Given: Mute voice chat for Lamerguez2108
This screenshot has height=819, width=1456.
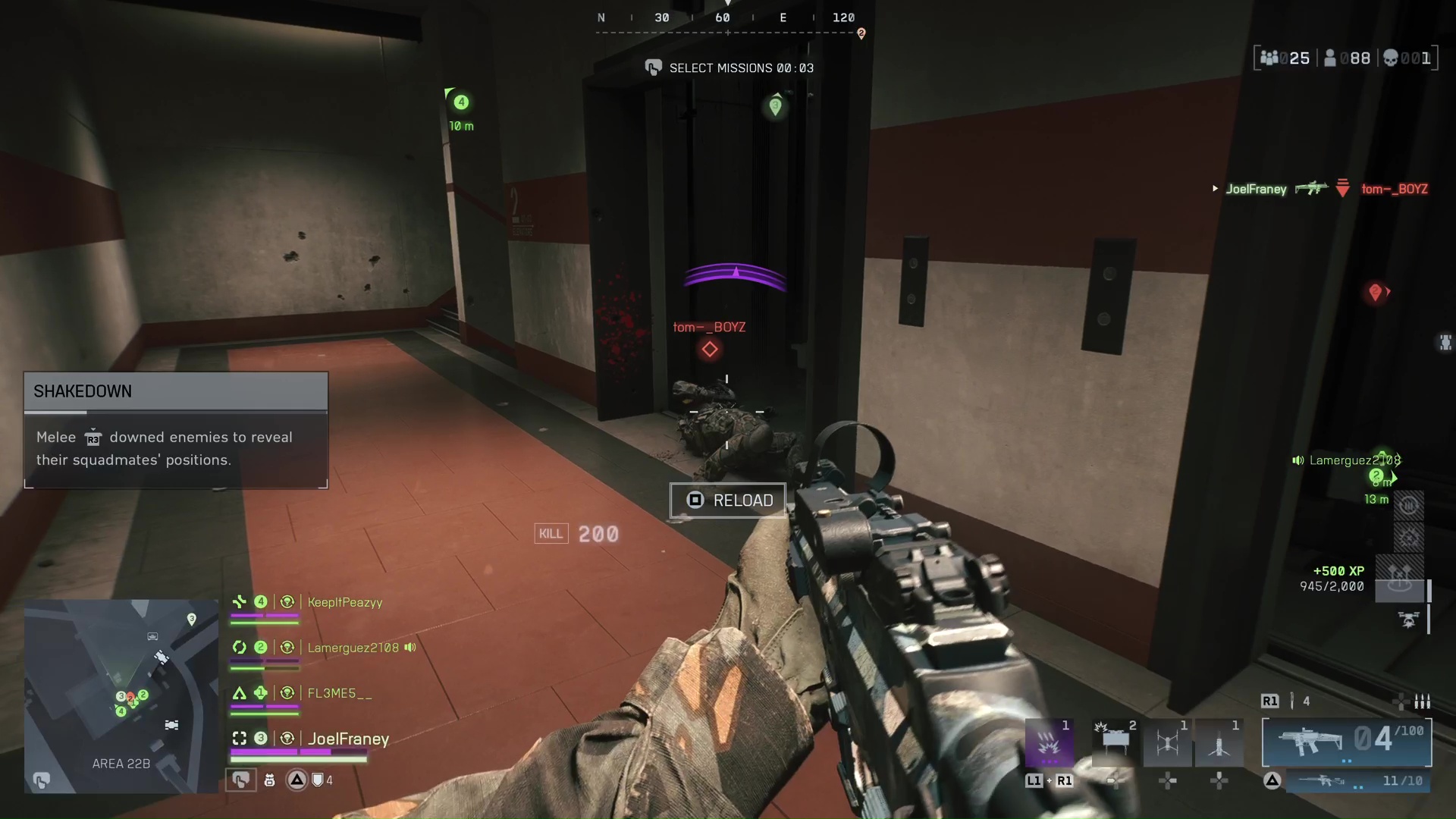Looking at the screenshot, I should pos(409,648).
